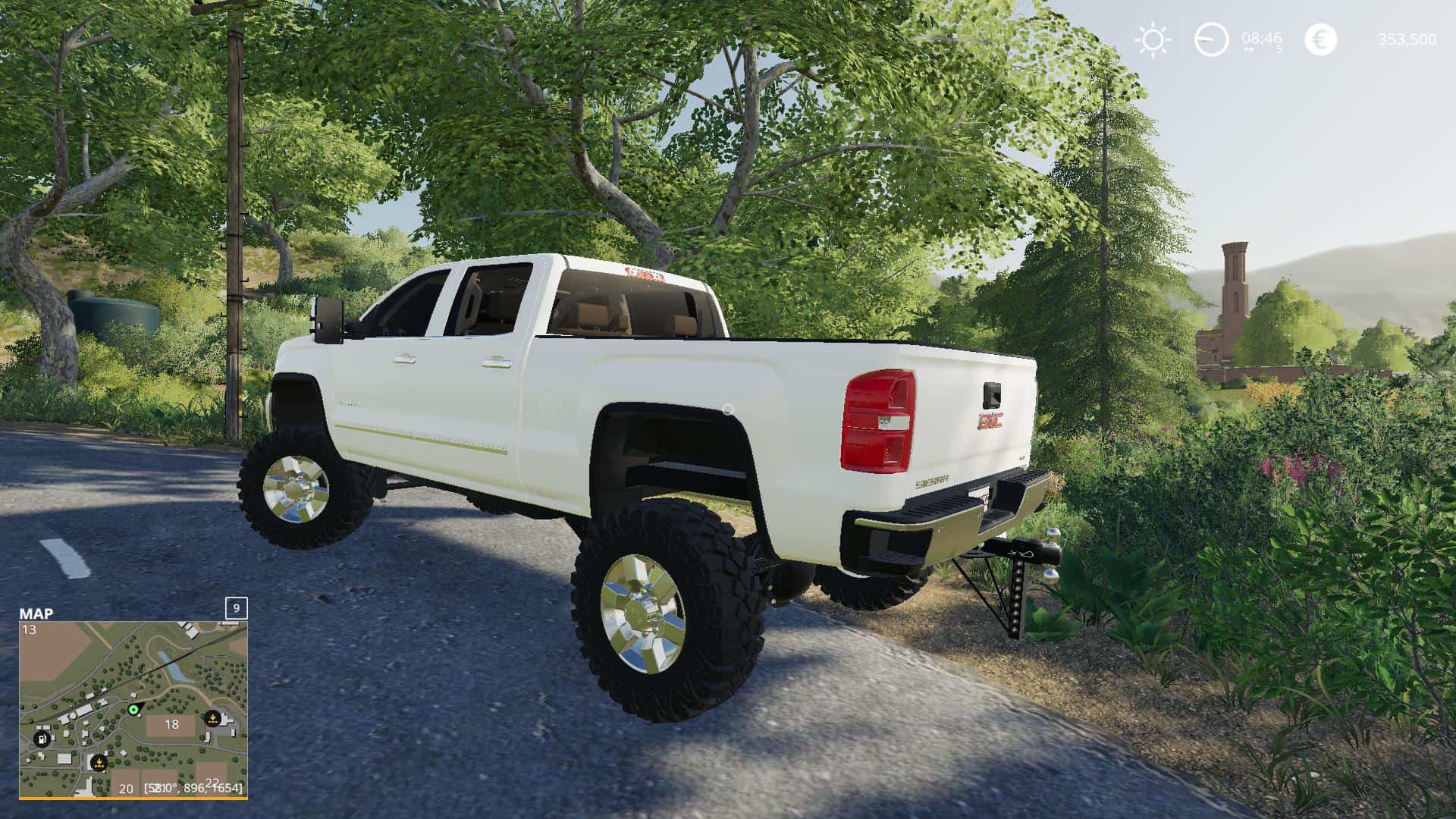Open the clock display to change time scale
Viewport: 1456px width, 819px height.
(1211, 38)
